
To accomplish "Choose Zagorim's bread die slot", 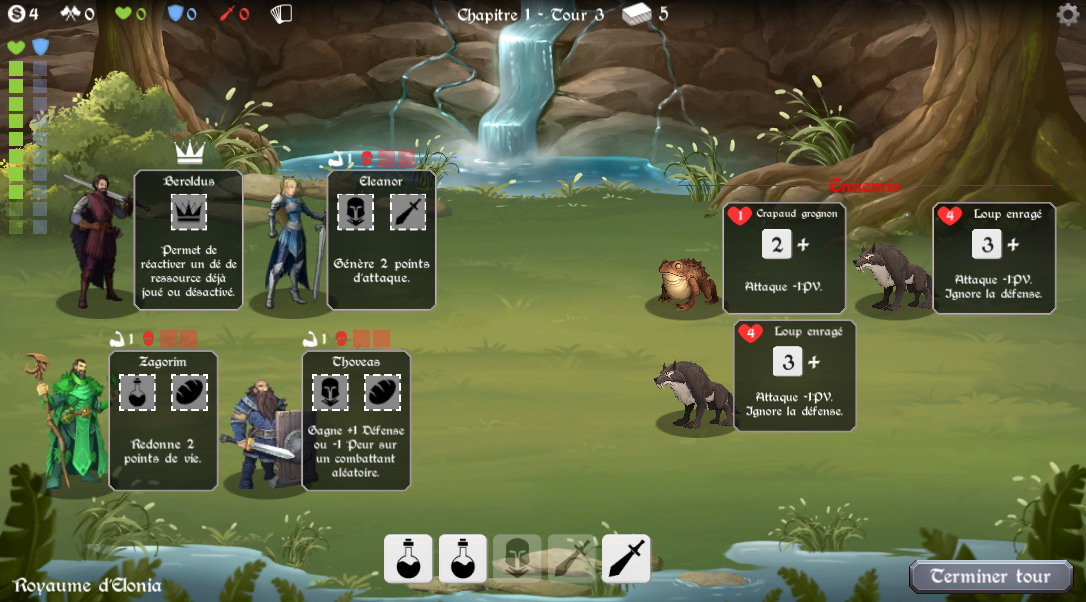I will tap(190, 393).
